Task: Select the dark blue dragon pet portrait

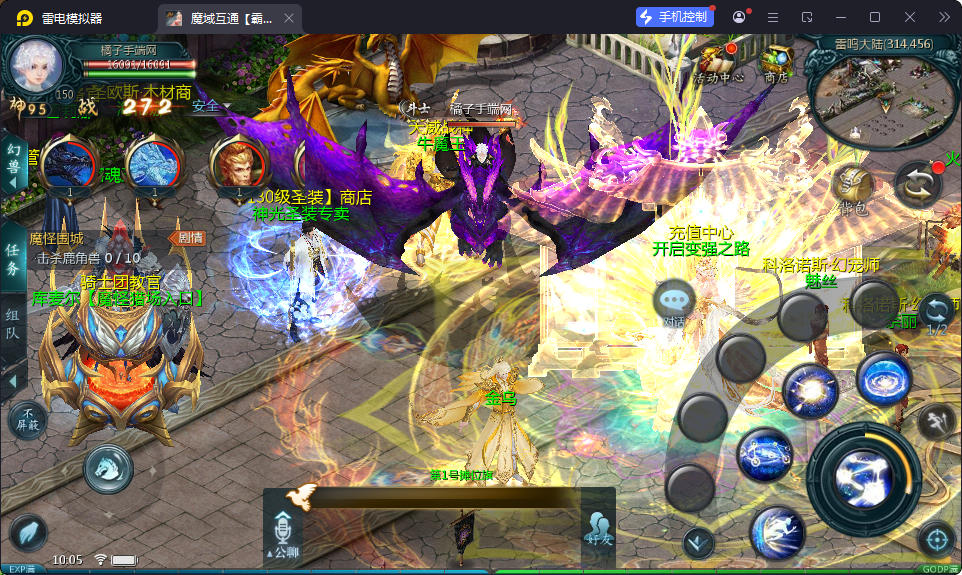Action: click(70, 163)
